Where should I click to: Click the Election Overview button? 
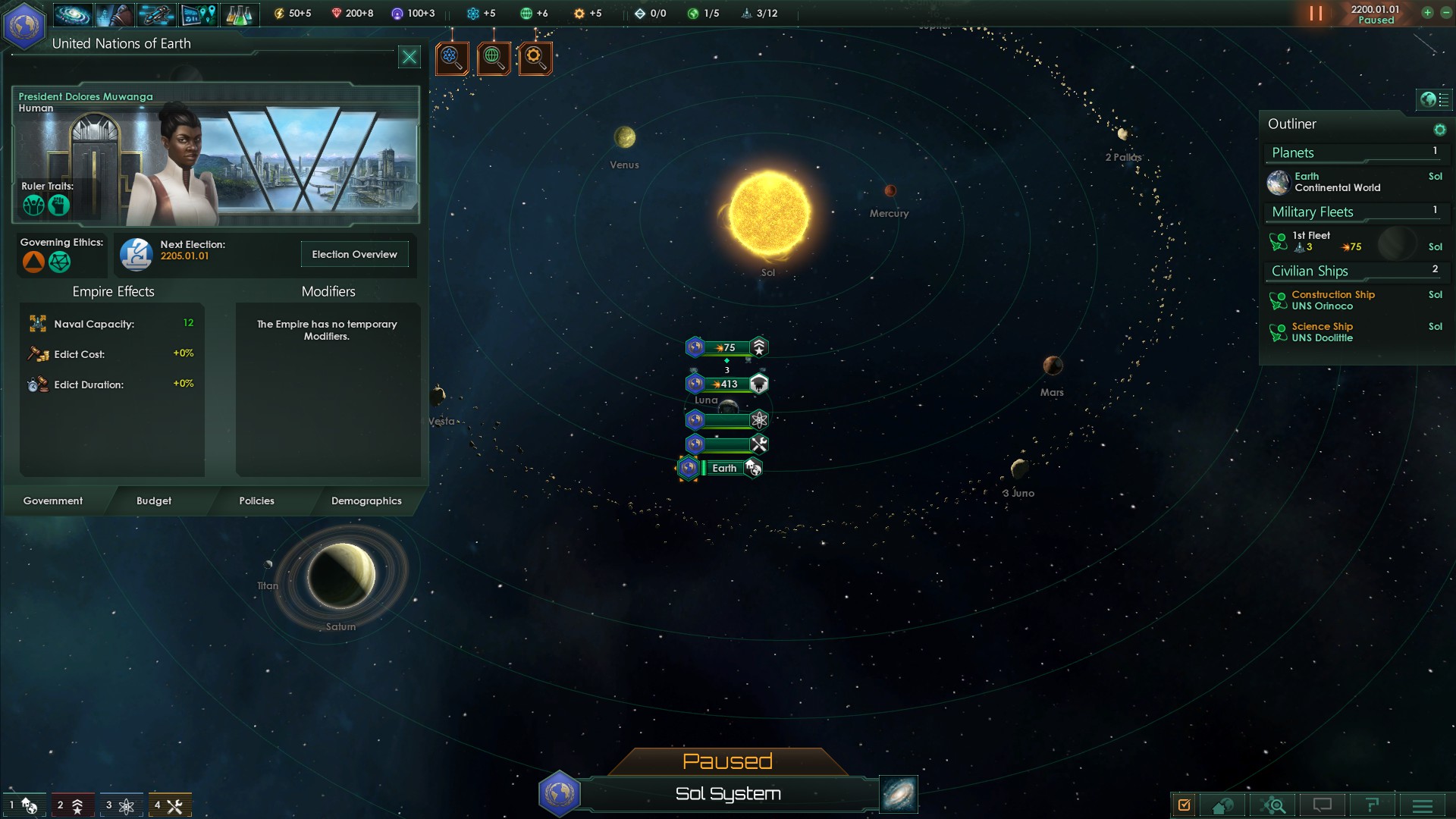pyautogui.click(x=354, y=254)
